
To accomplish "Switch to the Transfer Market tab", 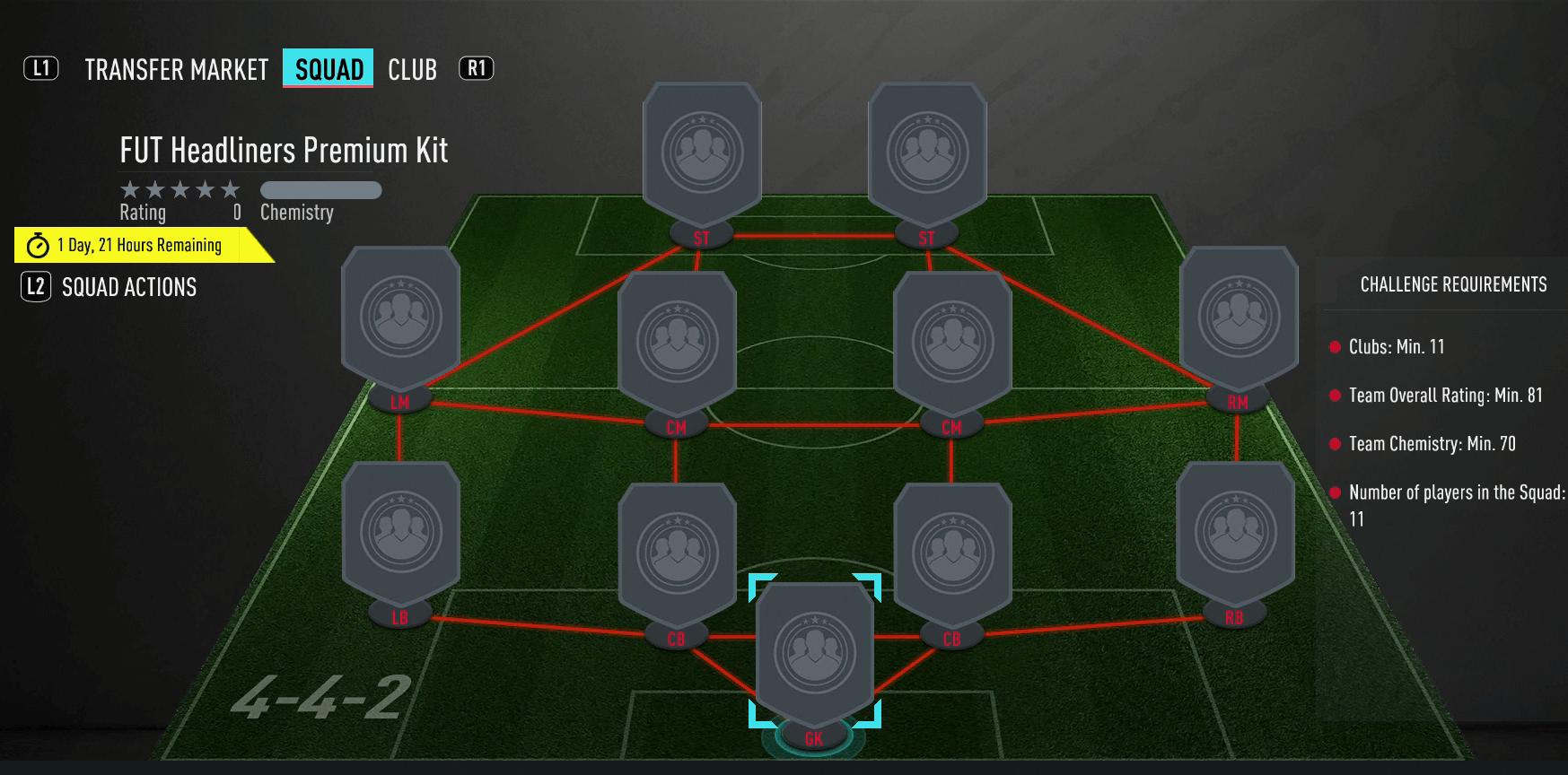I will point(176,70).
